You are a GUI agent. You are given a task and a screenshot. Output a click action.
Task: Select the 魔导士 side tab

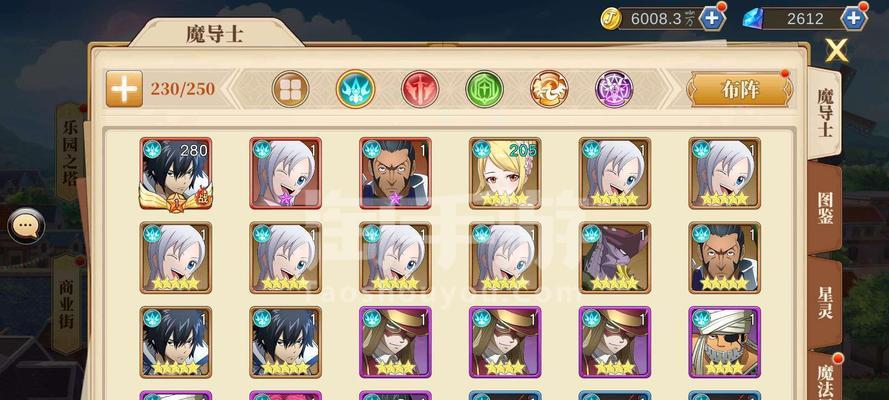click(826, 112)
